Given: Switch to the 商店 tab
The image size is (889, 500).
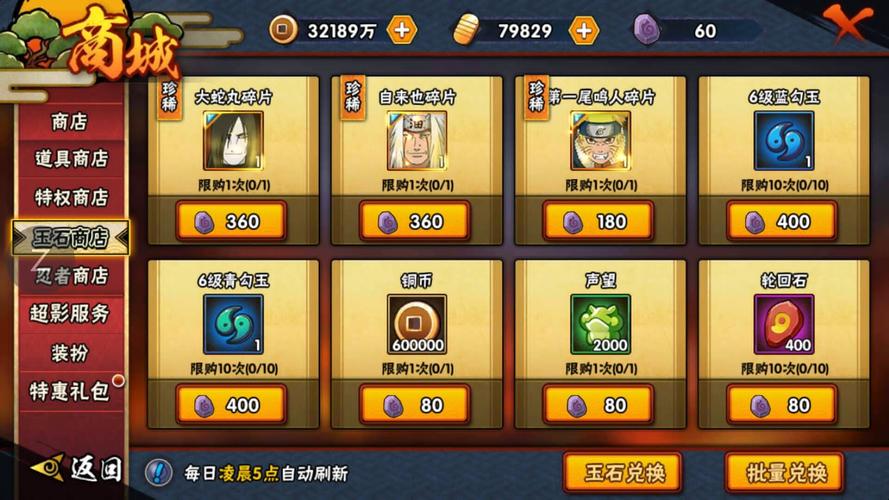Looking at the screenshot, I should [70, 122].
